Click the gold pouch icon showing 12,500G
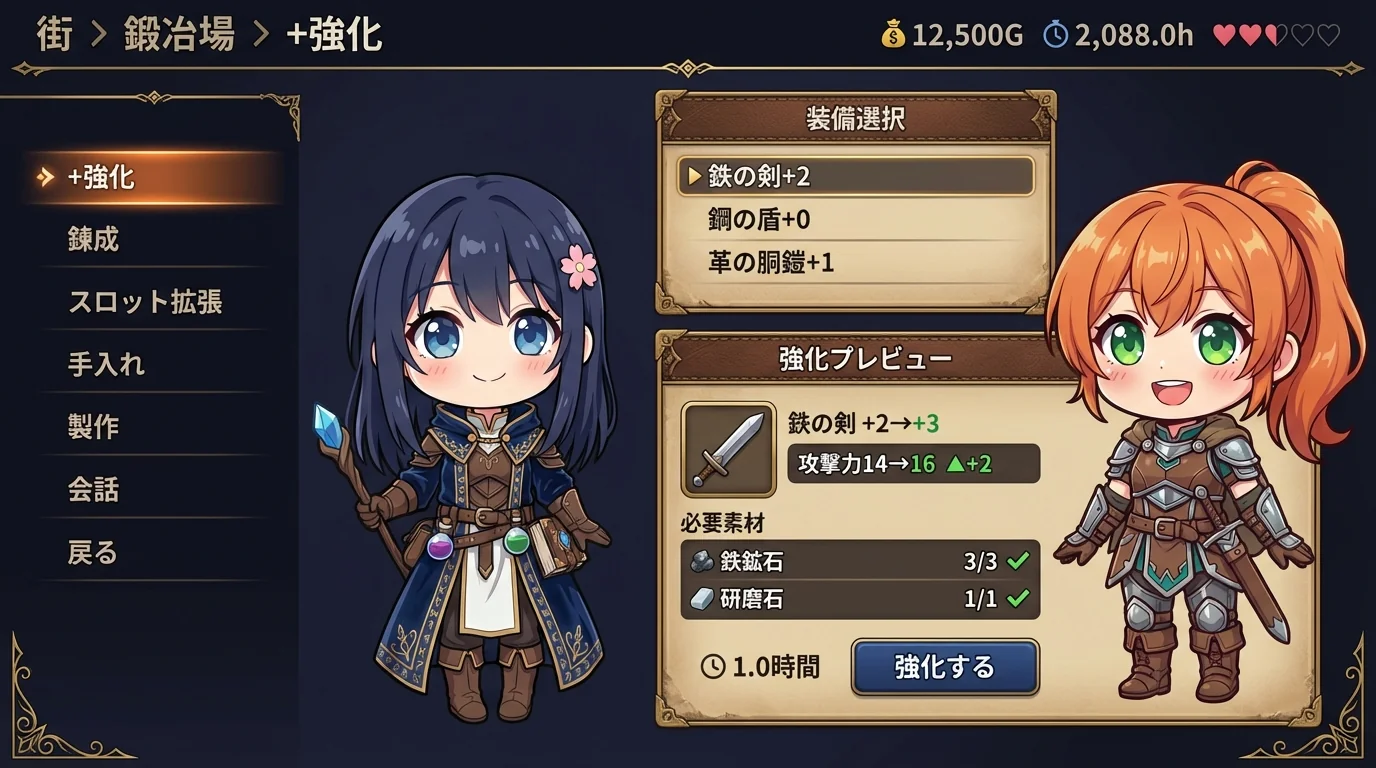The height and width of the screenshot is (768, 1376). (894, 34)
